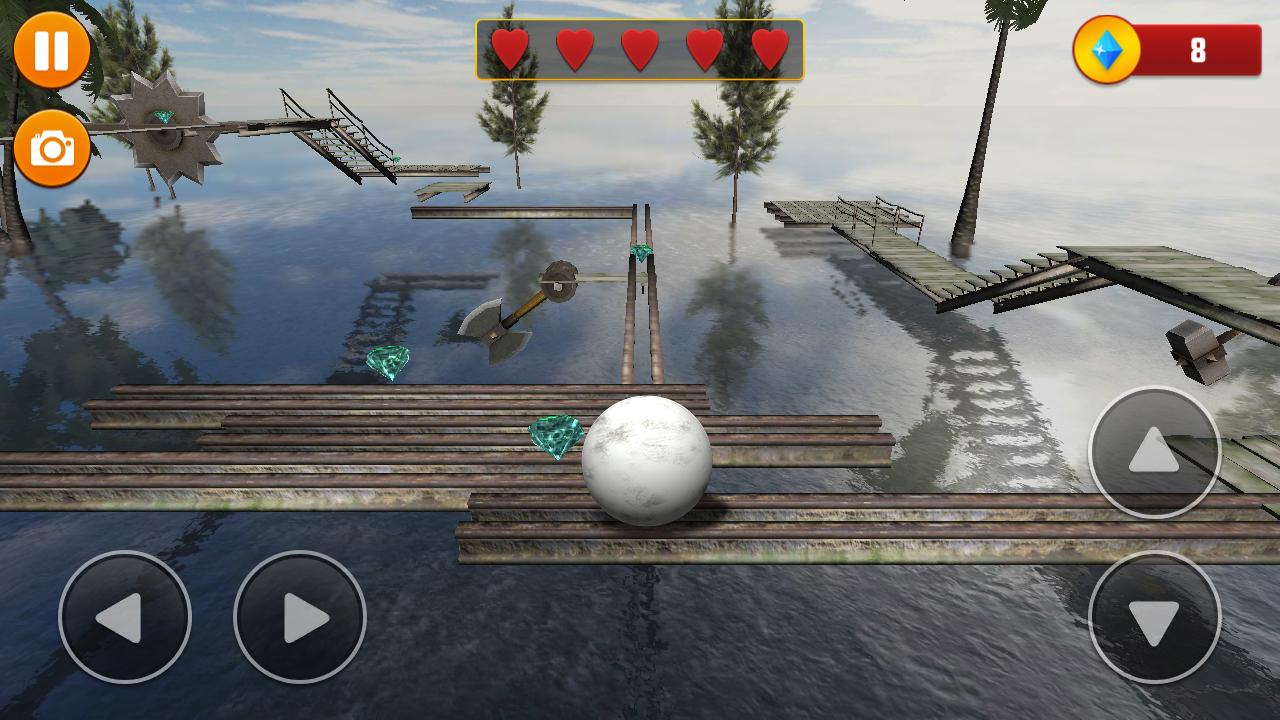Select the camera screenshot icon
This screenshot has height=720, width=1280.
pyautogui.click(x=51, y=146)
